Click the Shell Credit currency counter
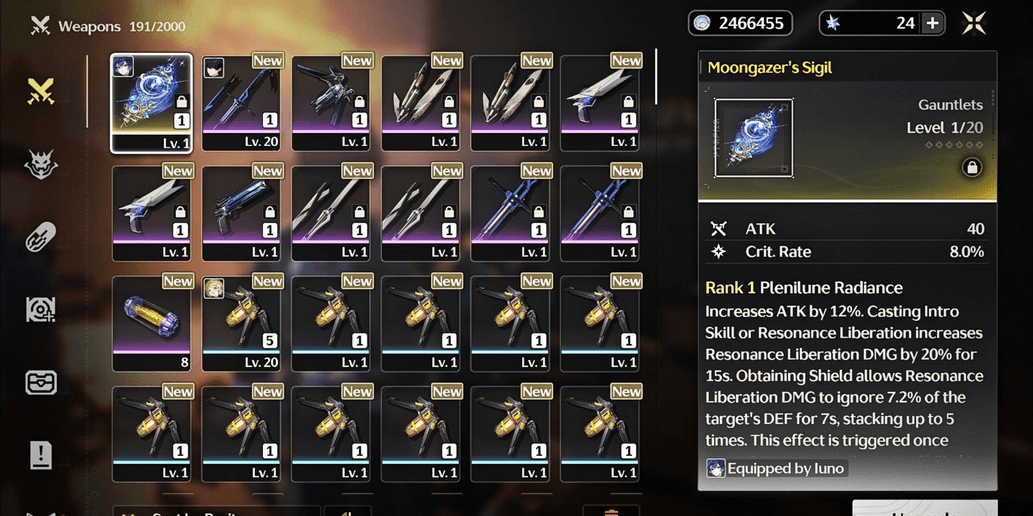1033x516 pixels. tap(740, 23)
